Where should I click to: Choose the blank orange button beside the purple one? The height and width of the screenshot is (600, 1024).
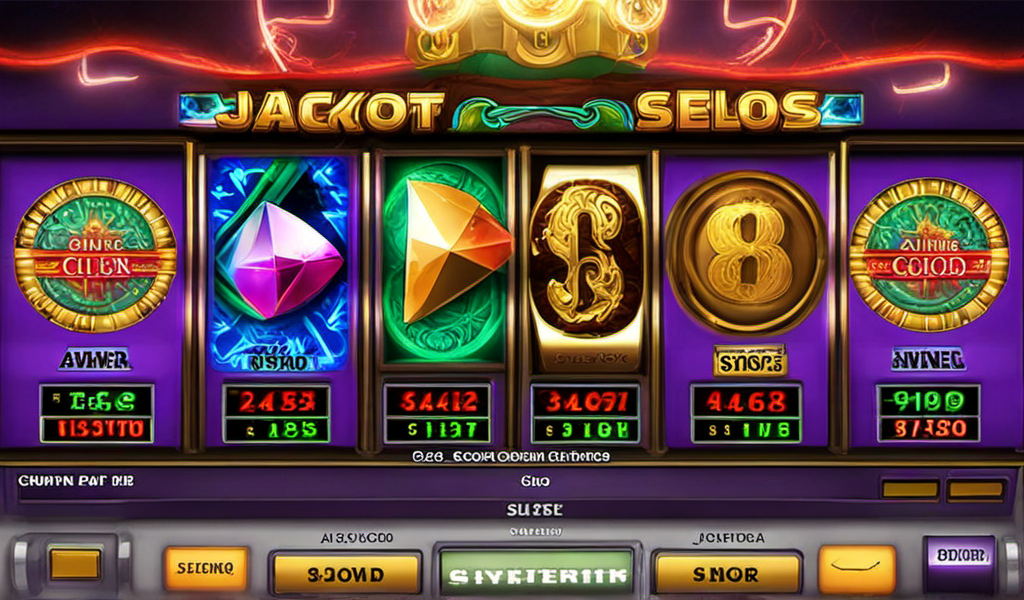coord(857,570)
